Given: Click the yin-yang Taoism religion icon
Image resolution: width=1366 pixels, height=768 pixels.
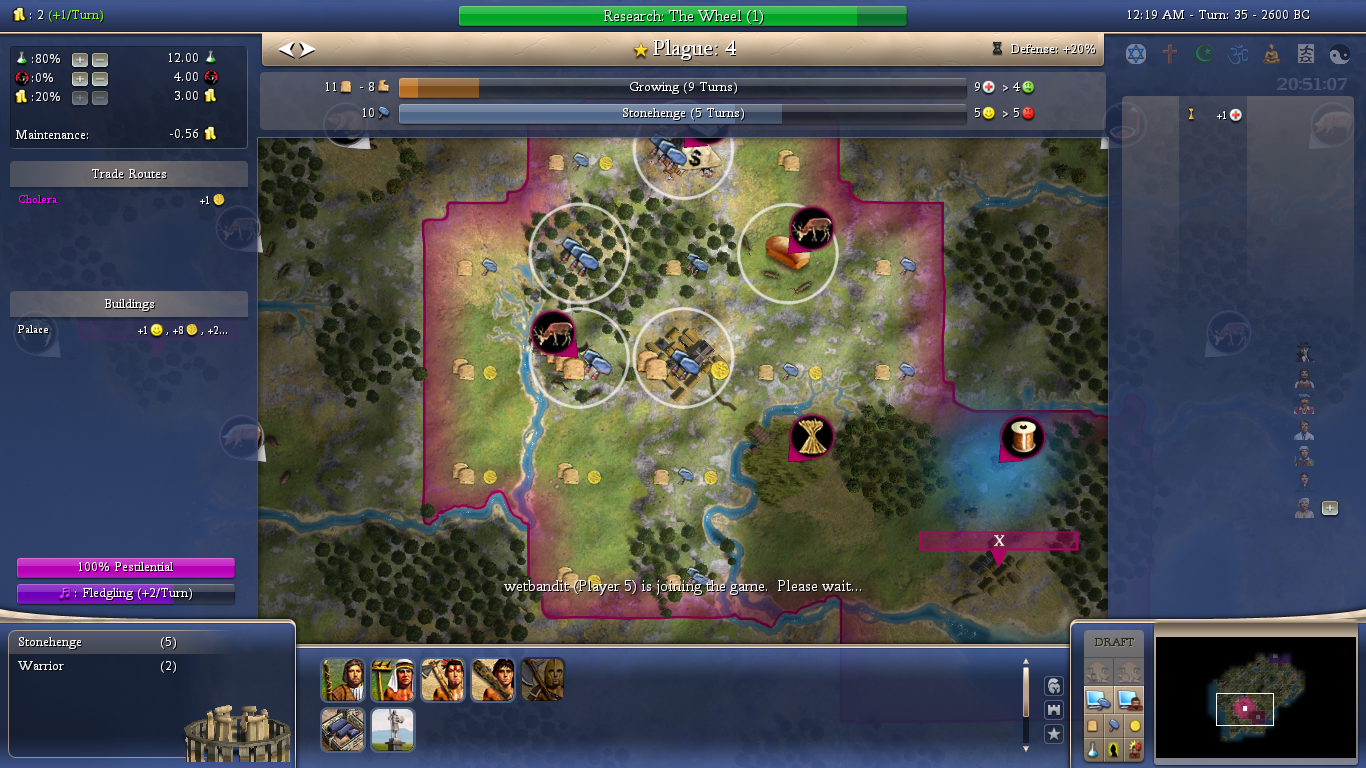Looking at the screenshot, I should (1339, 54).
